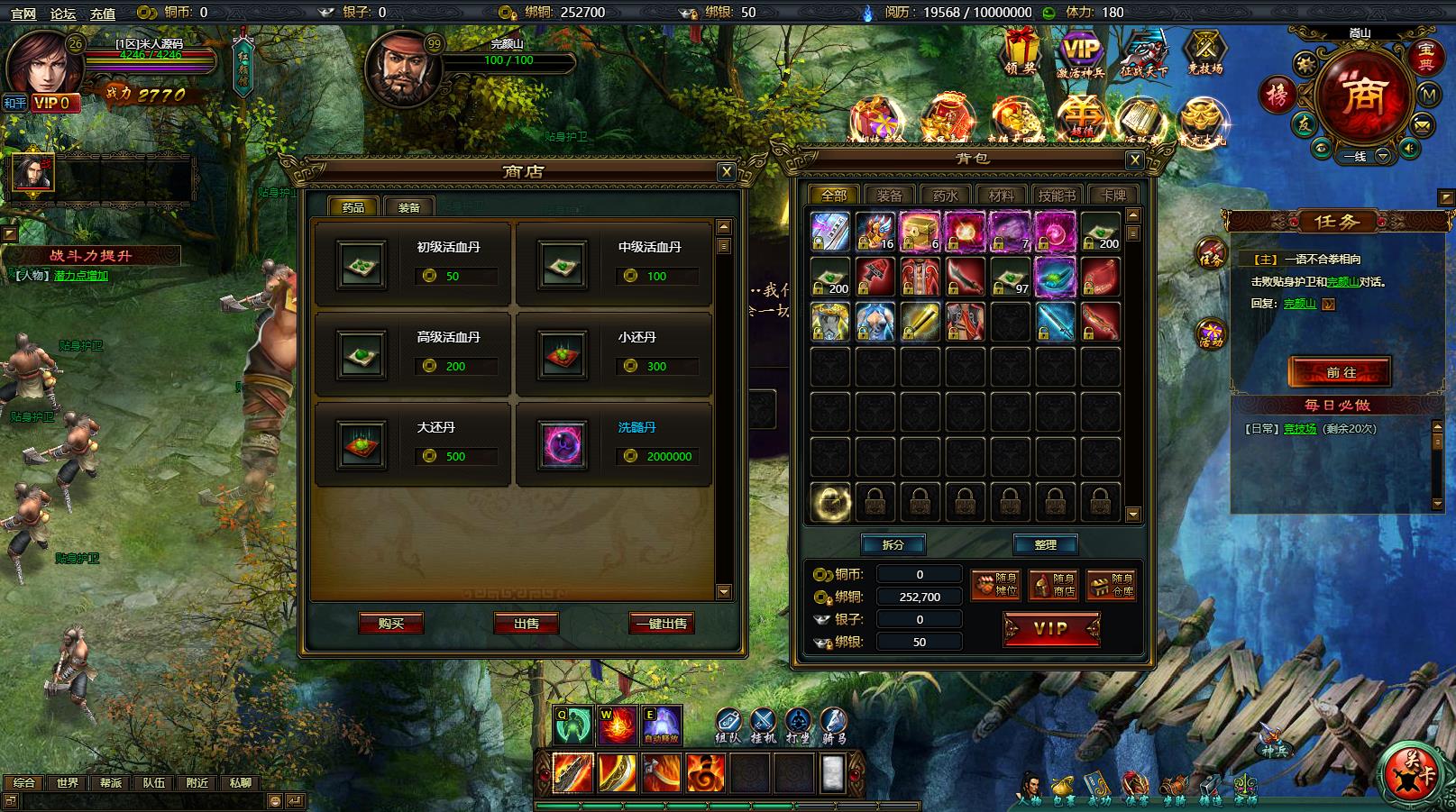The height and width of the screenshot is (812, 1456).
Task: Click the 拆分 split button
Action: (x=892, y=544)
